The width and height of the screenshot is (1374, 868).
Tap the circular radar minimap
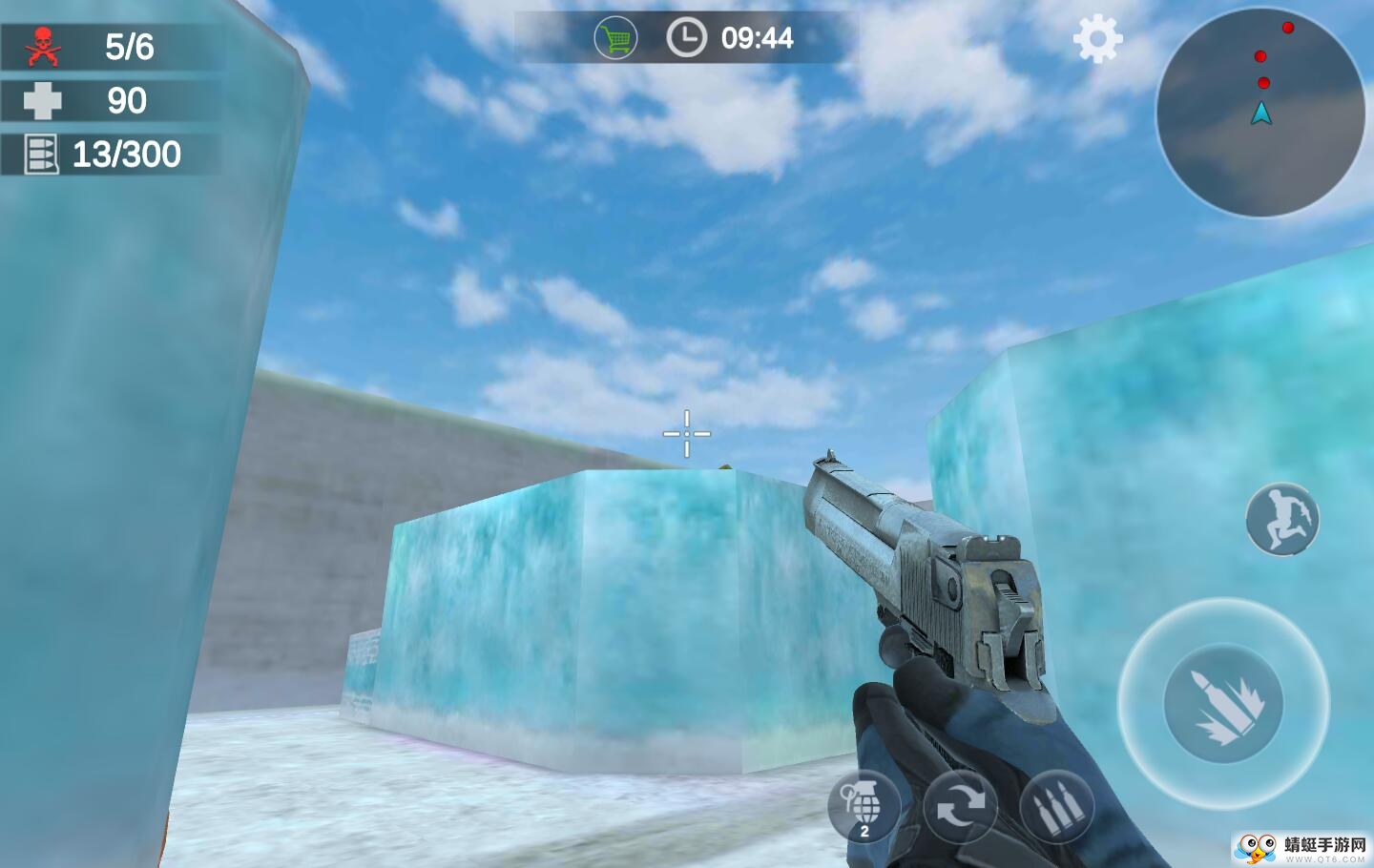click(1260, 113)
